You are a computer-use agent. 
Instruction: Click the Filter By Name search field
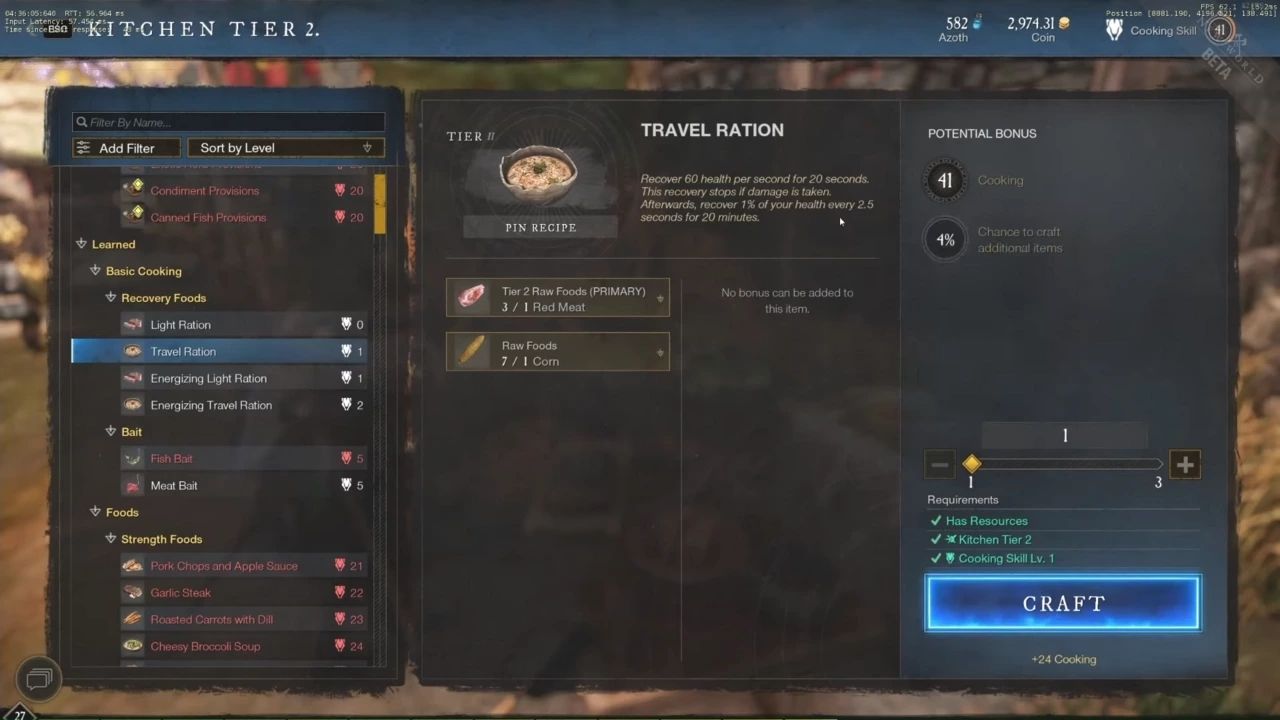[x=228, y=121]
